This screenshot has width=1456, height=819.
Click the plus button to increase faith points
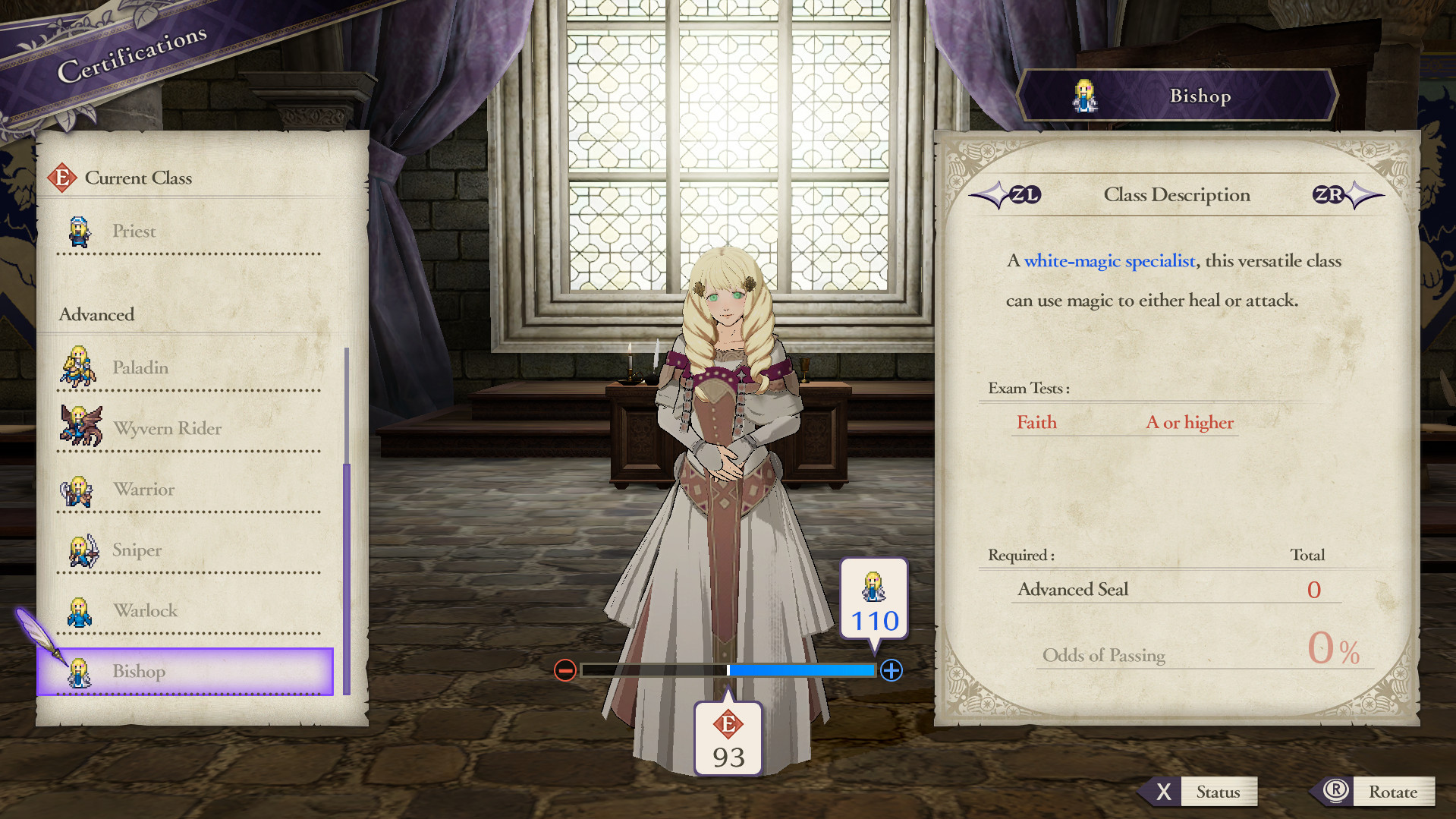click(892, 670)
